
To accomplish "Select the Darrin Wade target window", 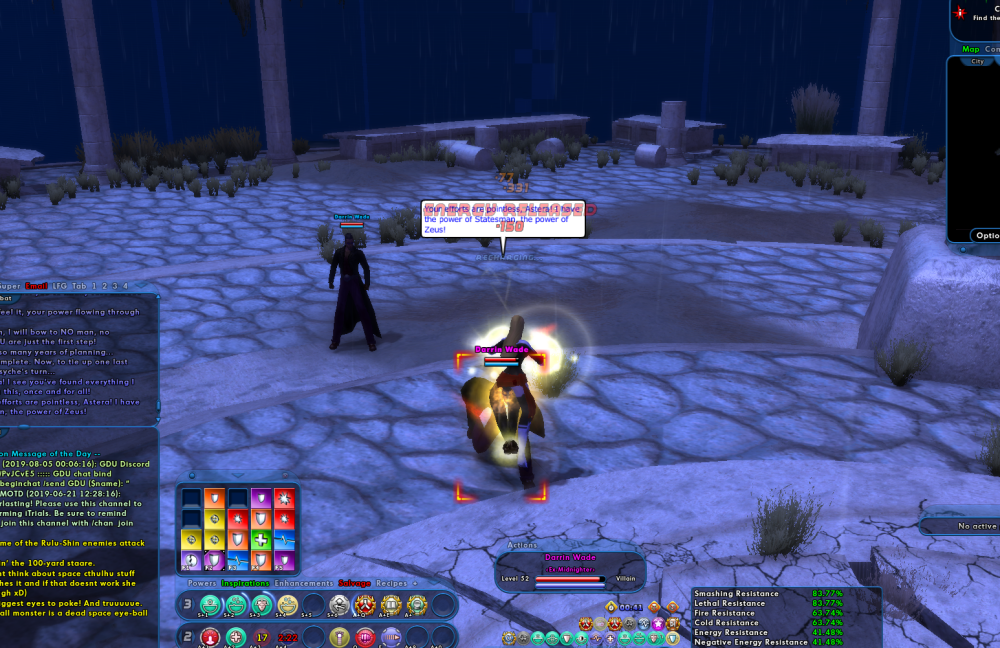I will tap(570, 570).
